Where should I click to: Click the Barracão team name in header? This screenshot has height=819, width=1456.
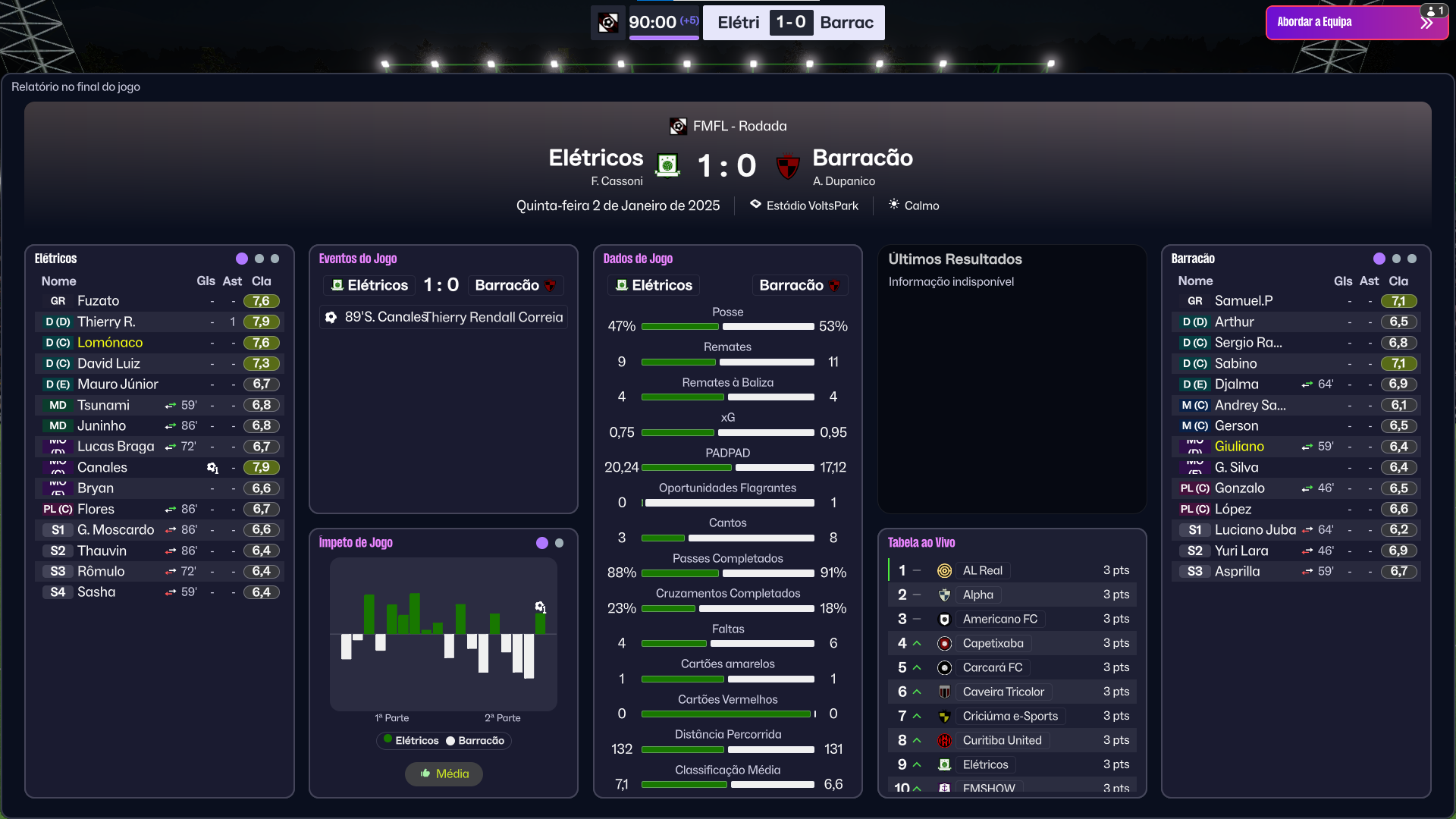862,158
